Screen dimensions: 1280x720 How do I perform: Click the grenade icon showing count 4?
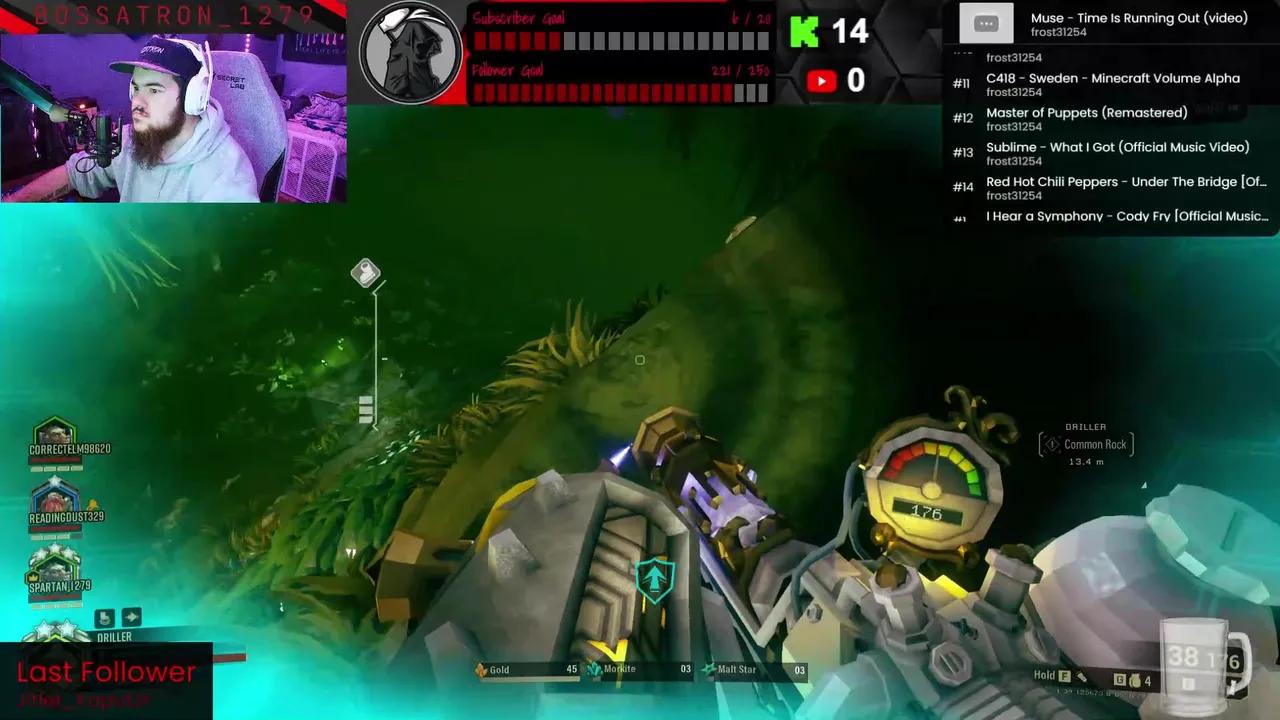click(x=1137, y=681)
